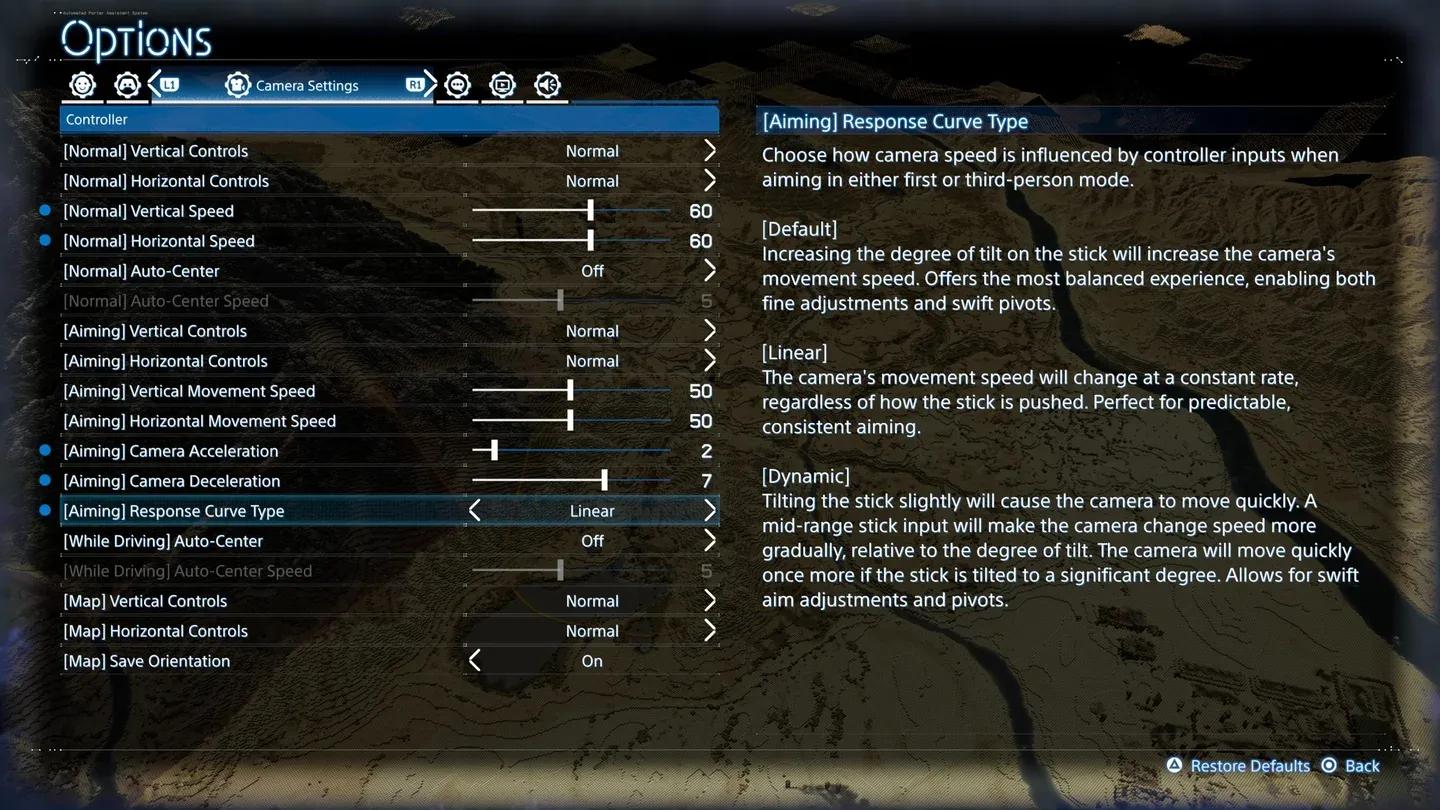Viewport: 1440px width, 810px height.
Task: Click the L1 previous tab icon
Action: [x=168, y=84]
